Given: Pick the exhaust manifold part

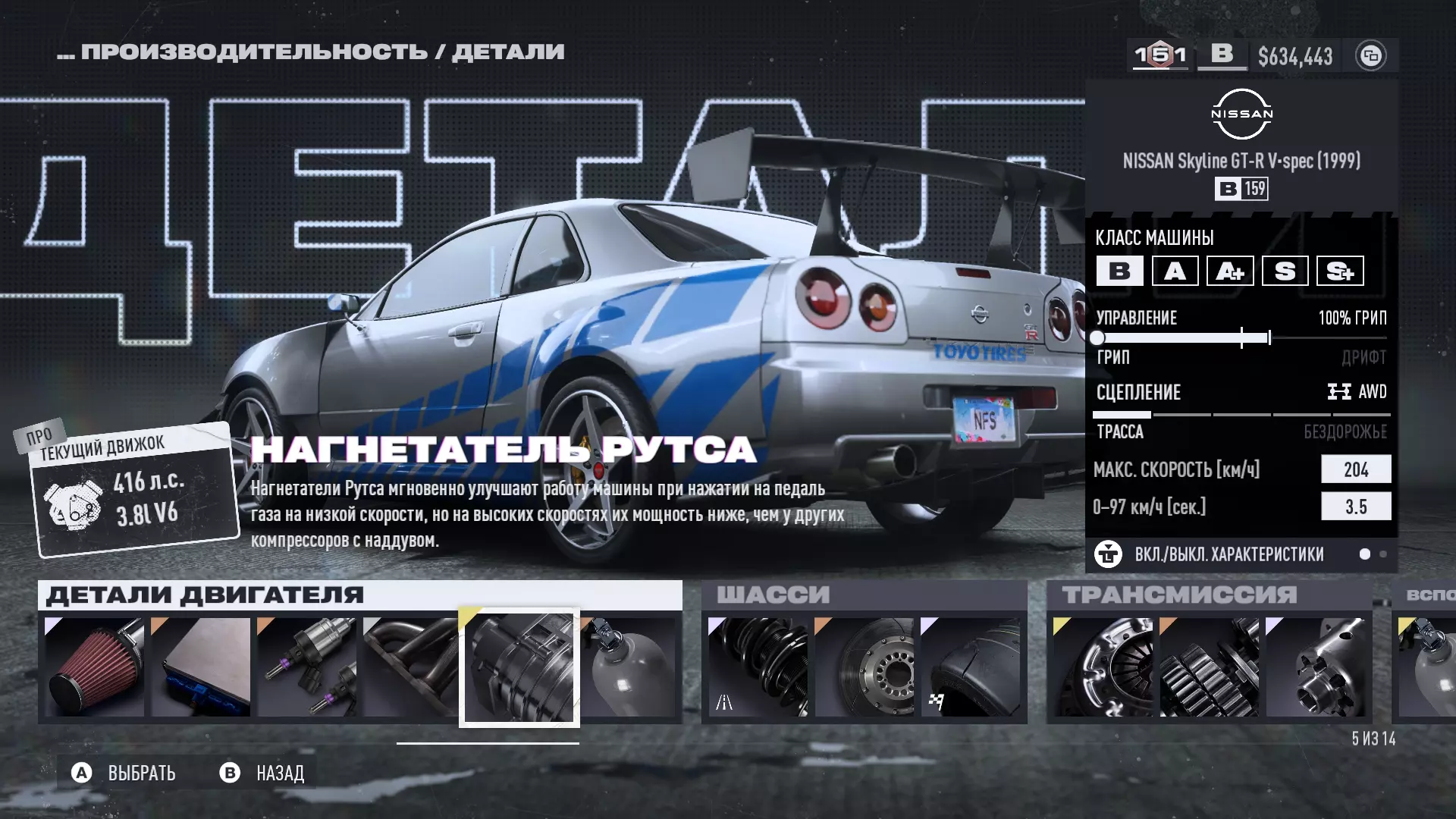Looking at the screenshot, I should point(410,667).
